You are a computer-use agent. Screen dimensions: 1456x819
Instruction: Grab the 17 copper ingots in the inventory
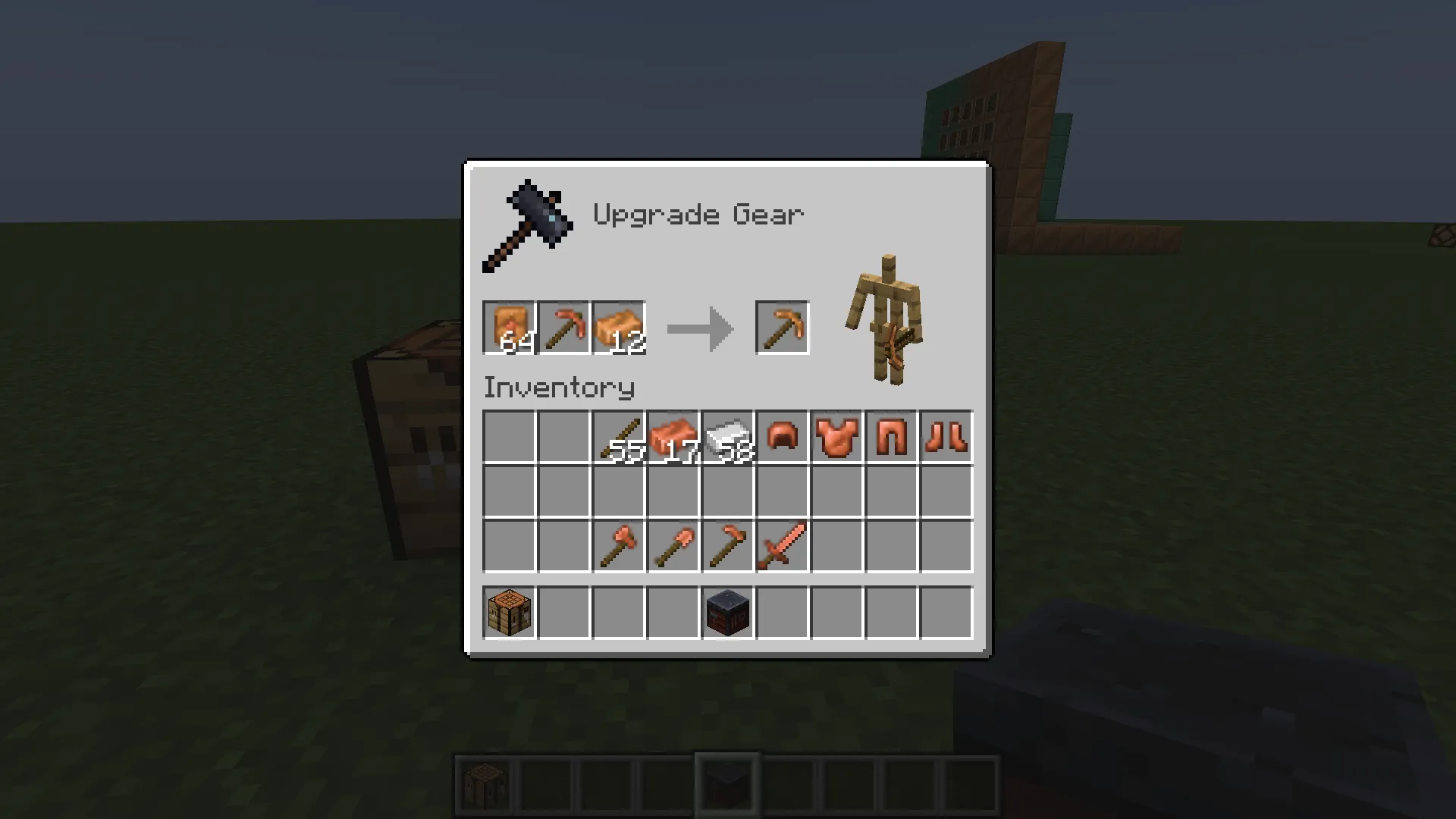(673, 437)
